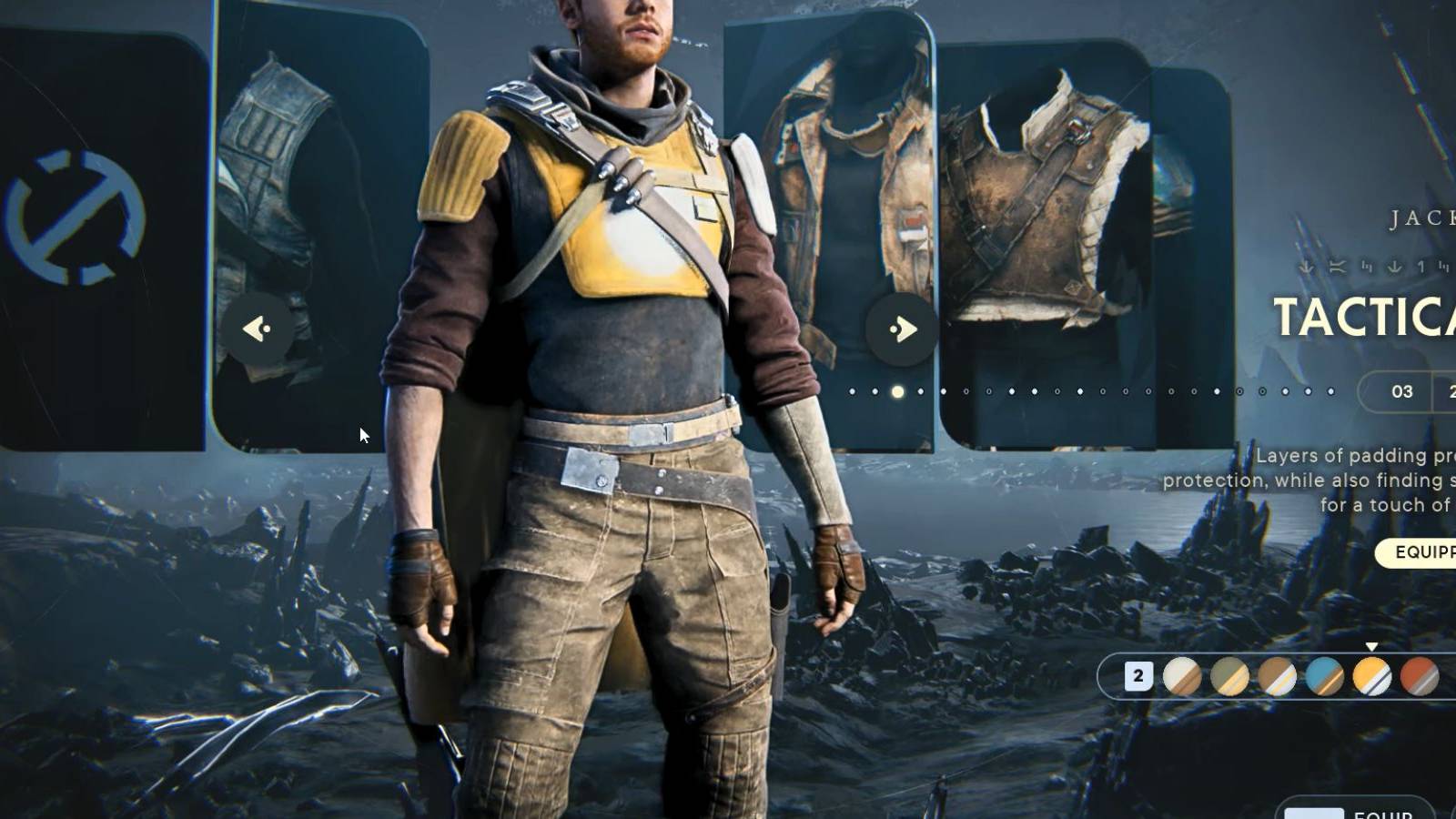Click the right arrow to browse next jackets
Image resolution: width=1456 pixels, height=819 pixels.
point(903,329)
